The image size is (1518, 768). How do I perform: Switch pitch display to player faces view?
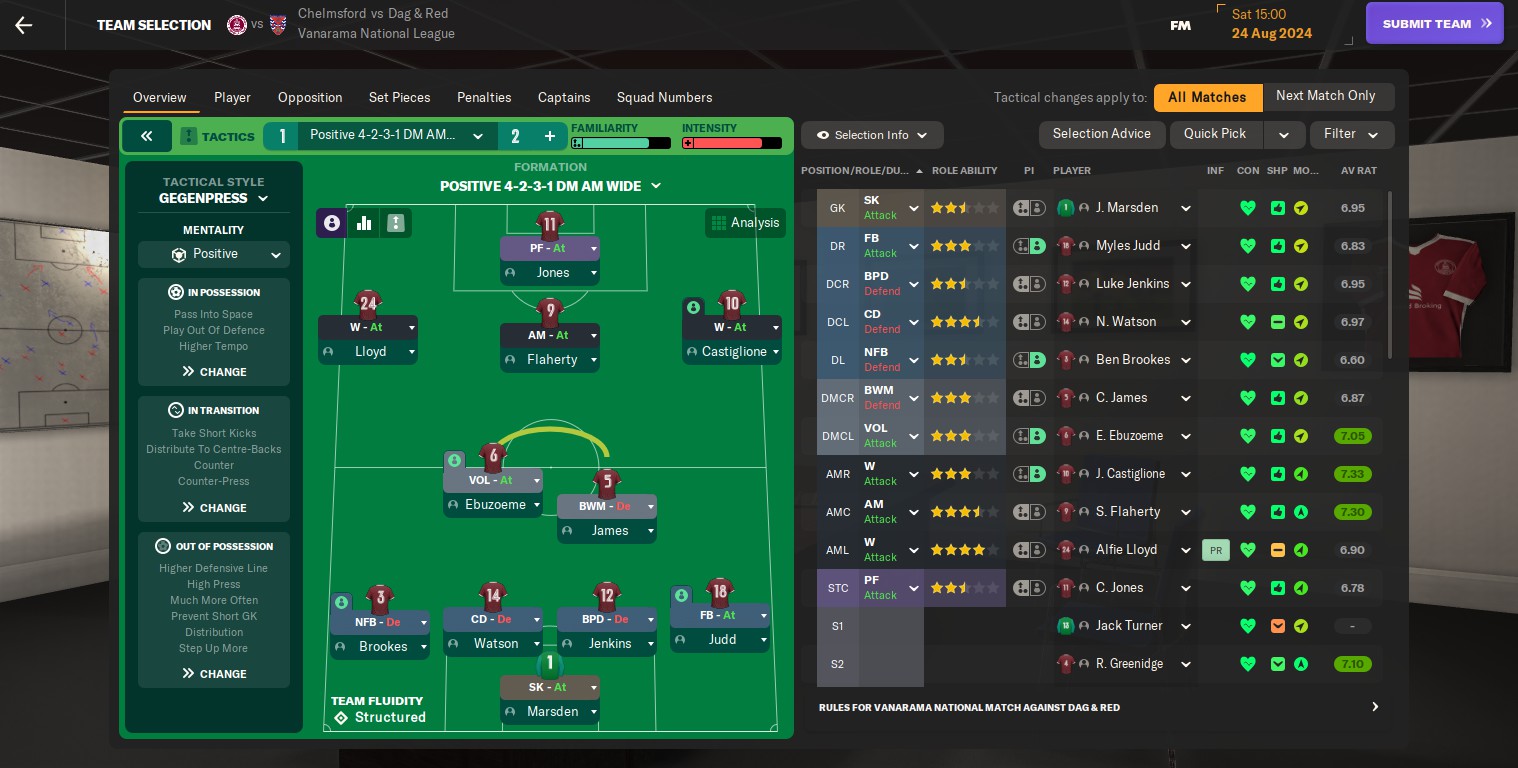coord(331,222)
